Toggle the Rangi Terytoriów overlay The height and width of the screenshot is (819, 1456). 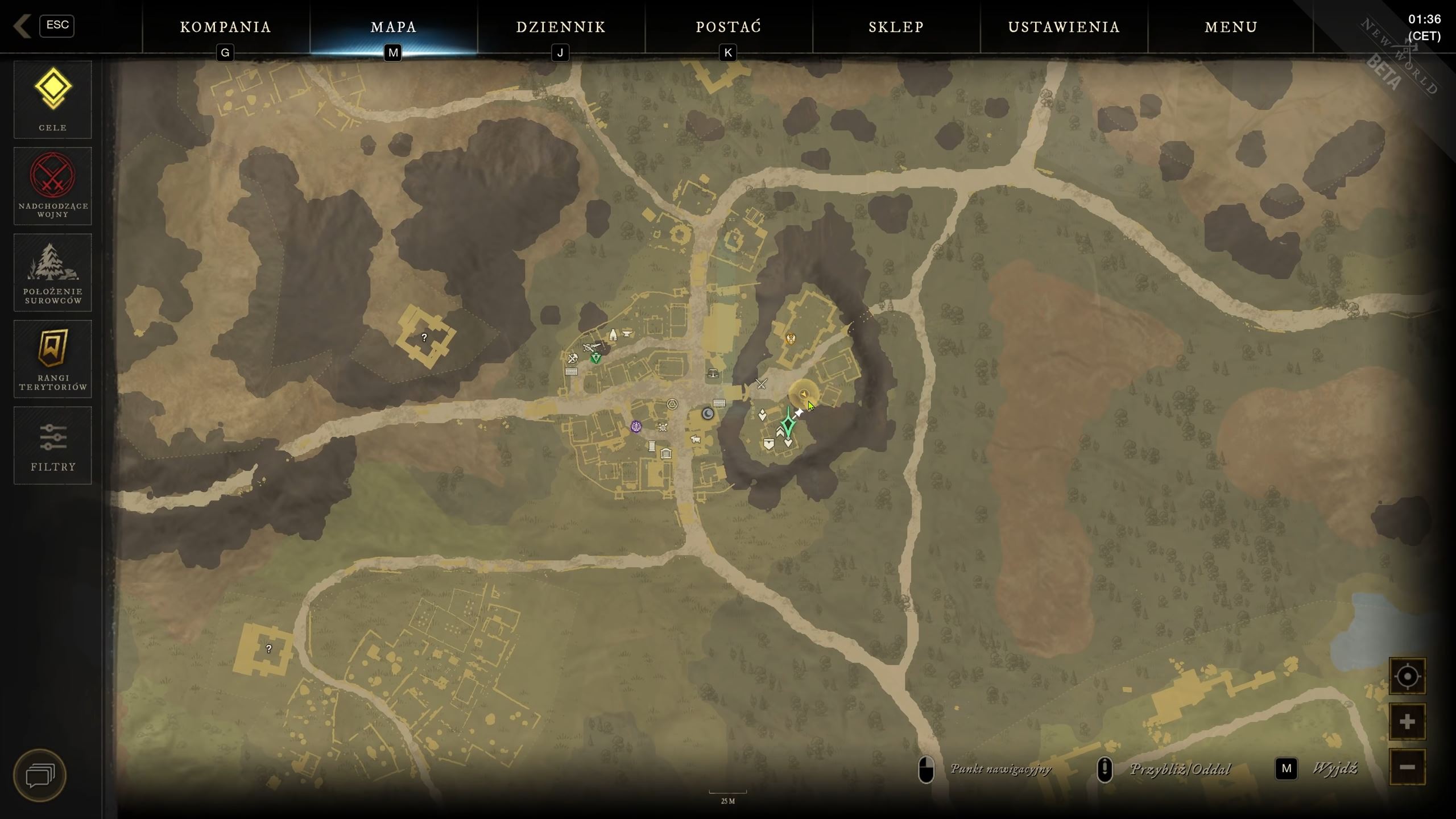tap(52, 358)
